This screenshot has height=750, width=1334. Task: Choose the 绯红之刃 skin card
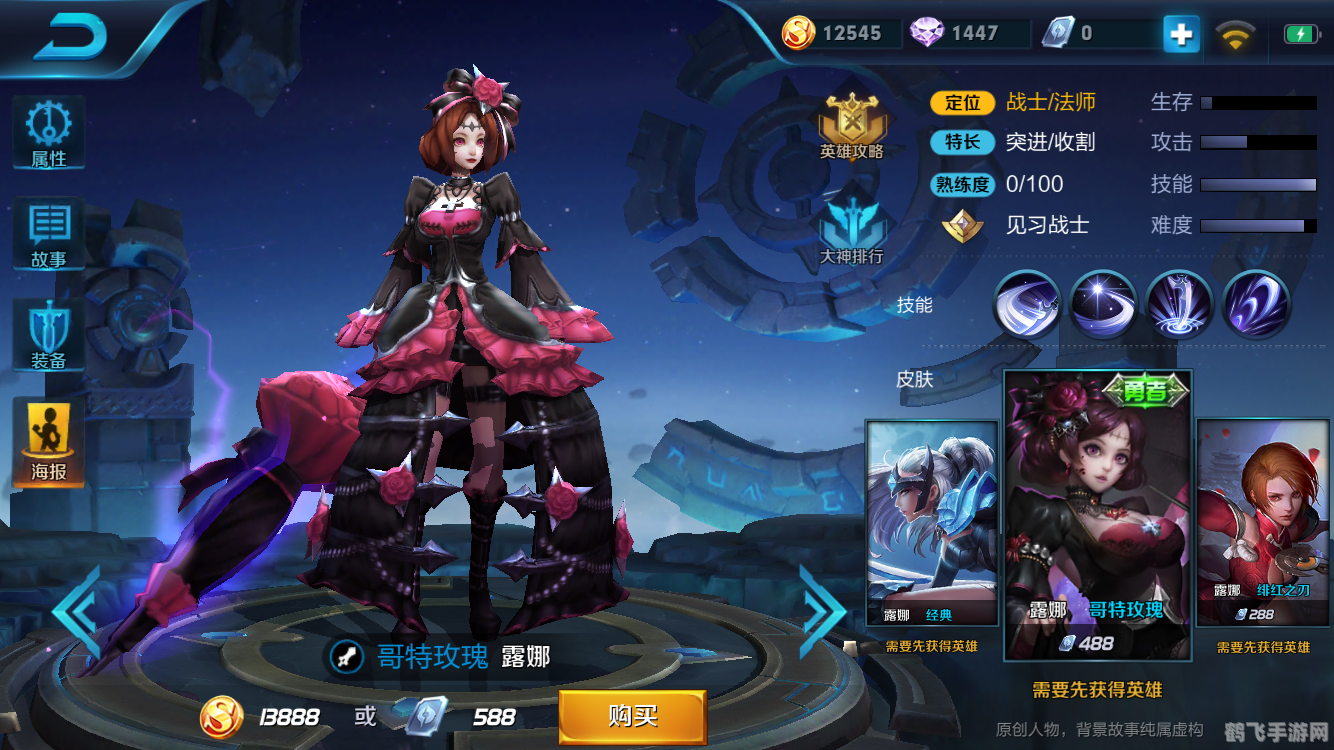tap(1263, 523)
